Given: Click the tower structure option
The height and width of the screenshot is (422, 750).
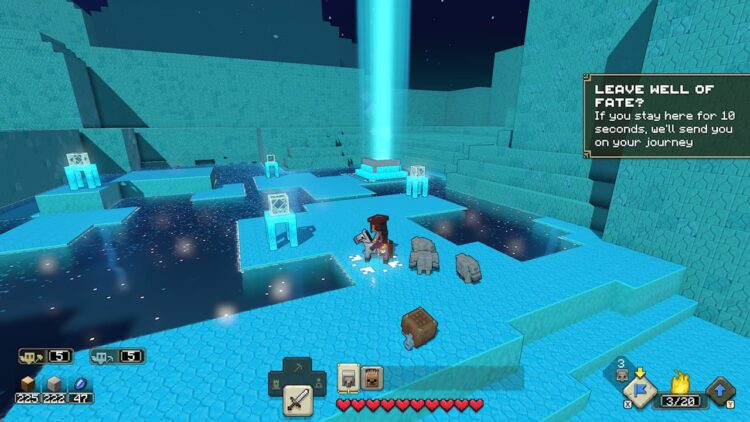Looking at the screenshot, I should pyautogui.click(x=276, y=383).
